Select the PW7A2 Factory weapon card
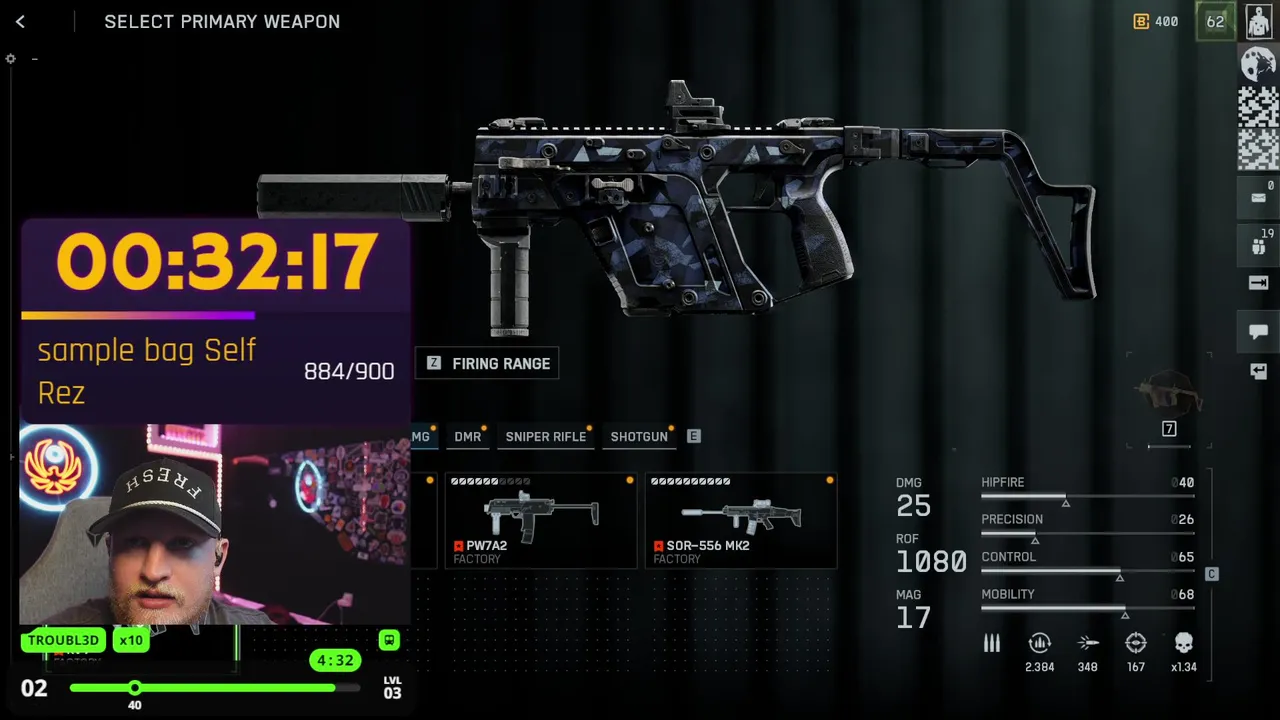Viewport: 1280px width, 720px height. 541,521
